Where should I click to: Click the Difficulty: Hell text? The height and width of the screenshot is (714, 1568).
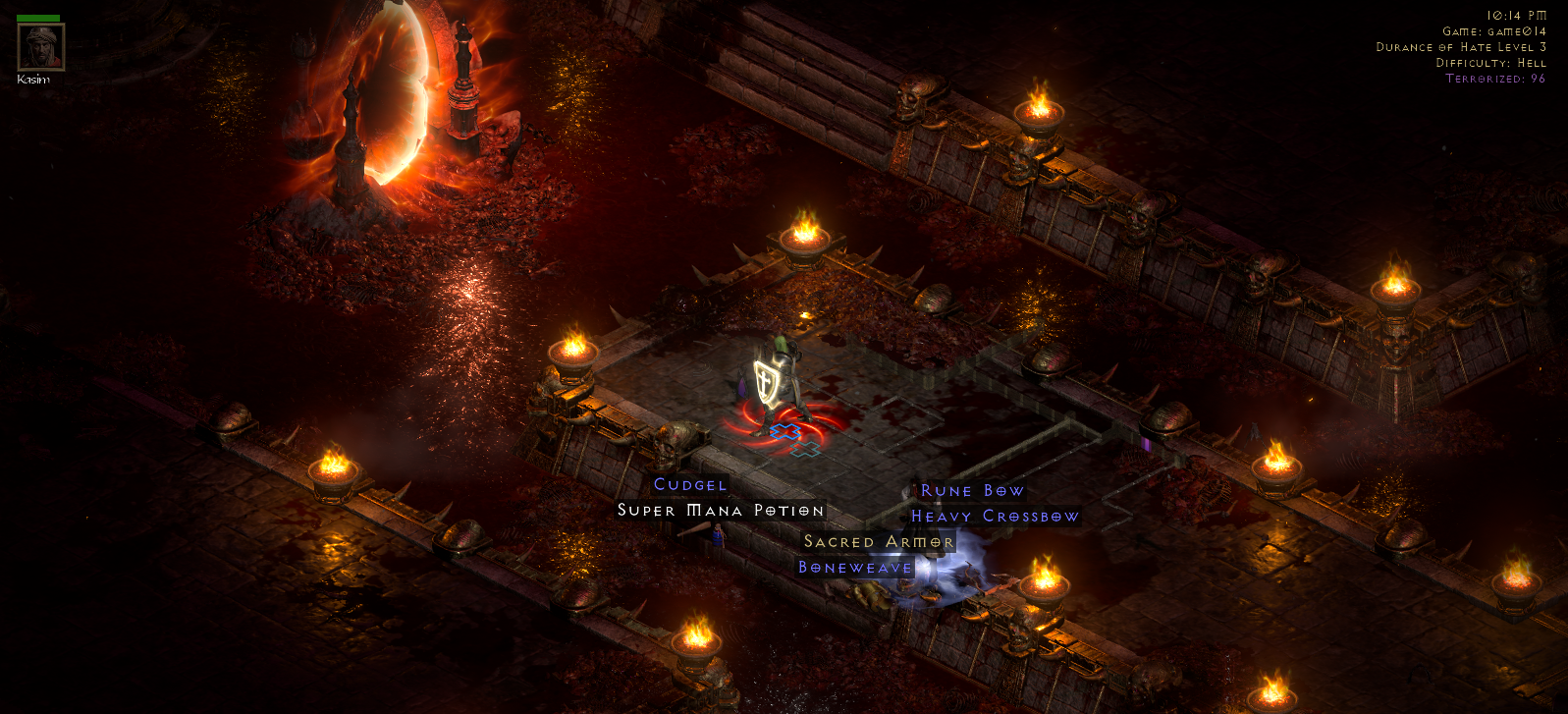point(1489,62)
